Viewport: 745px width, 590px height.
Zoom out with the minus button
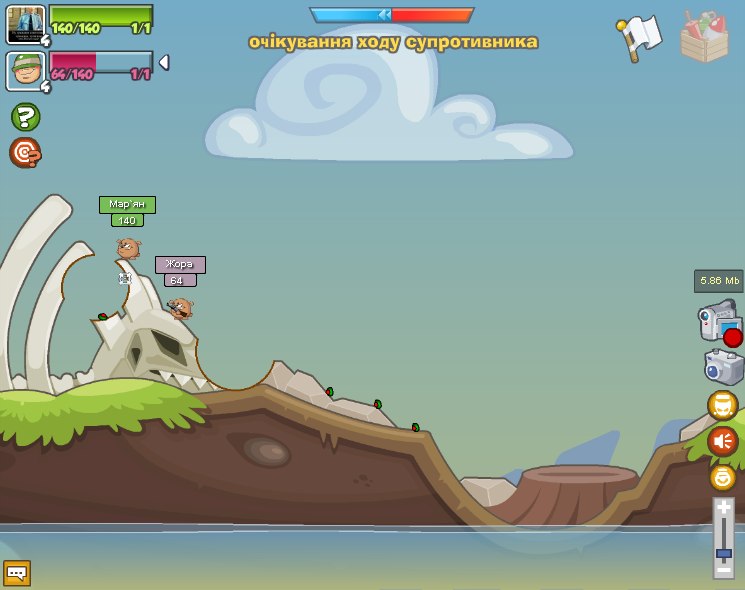click(723, 569)
